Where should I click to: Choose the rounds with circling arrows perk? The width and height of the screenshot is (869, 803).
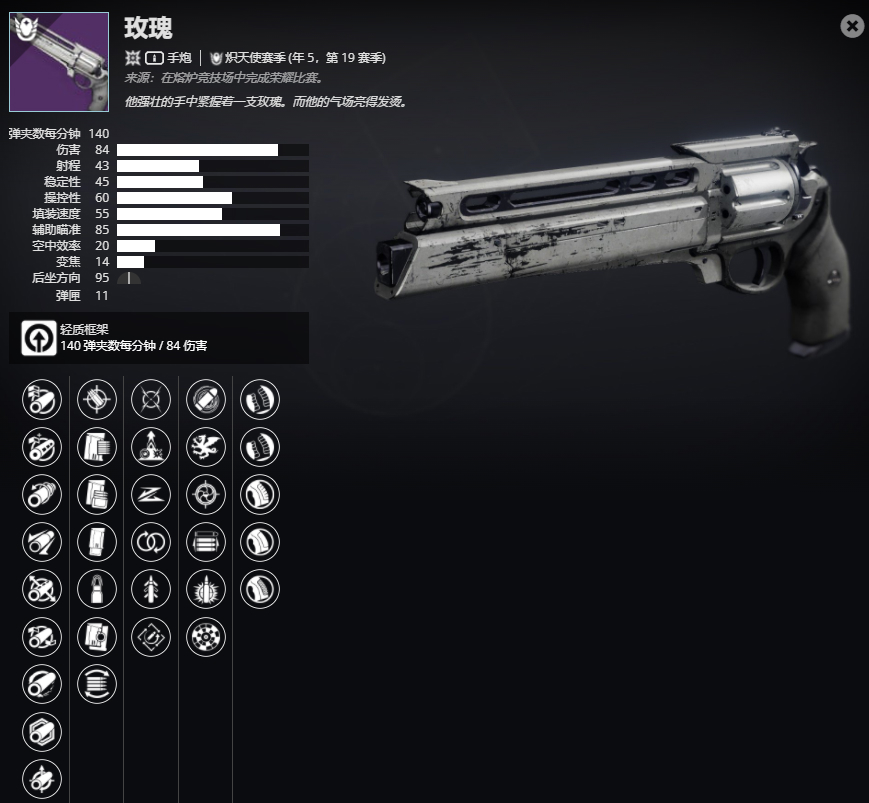coord(97,684)
